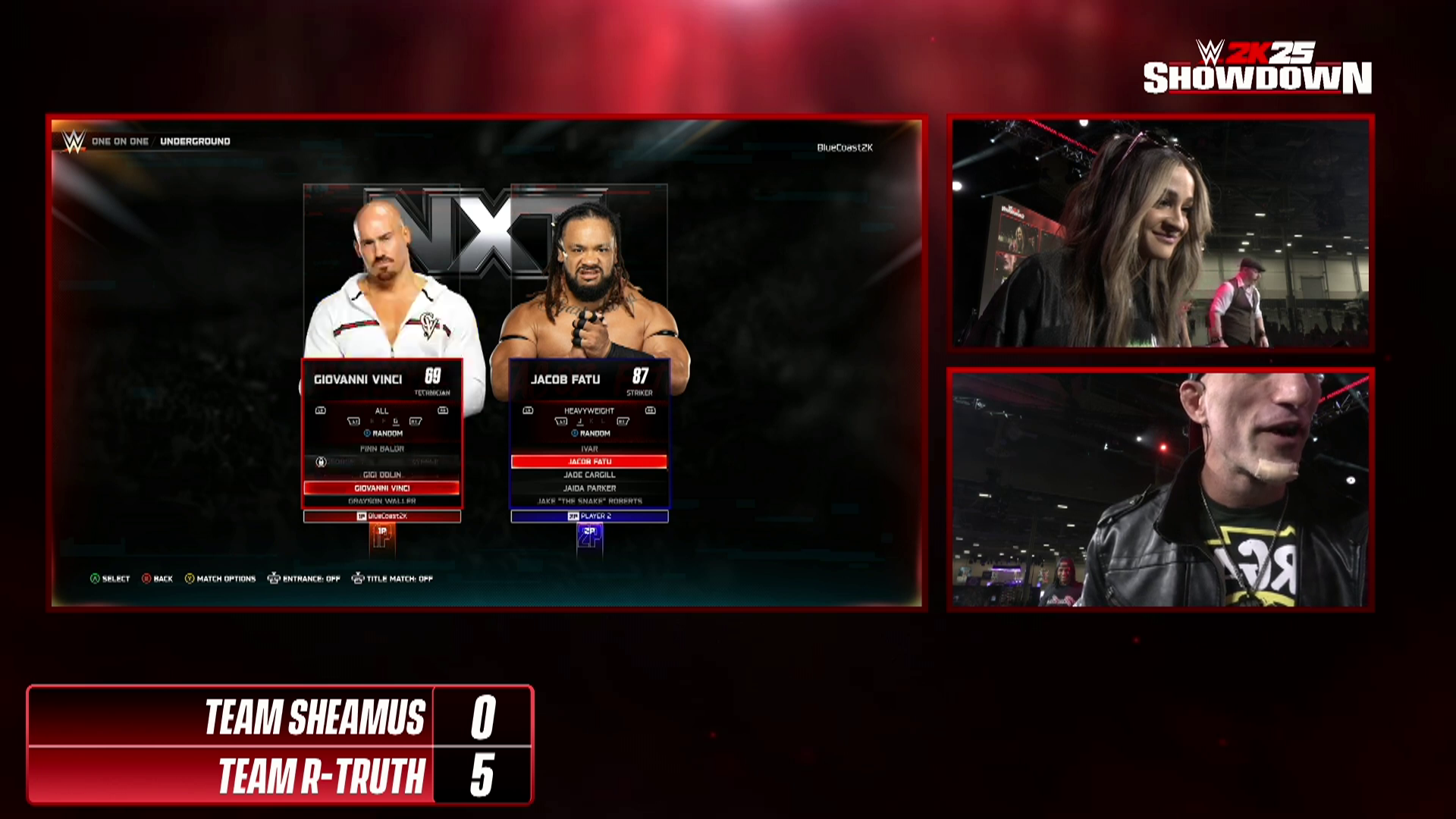Change the HEAVYWEIGHT roster category filter

point(589,411)
